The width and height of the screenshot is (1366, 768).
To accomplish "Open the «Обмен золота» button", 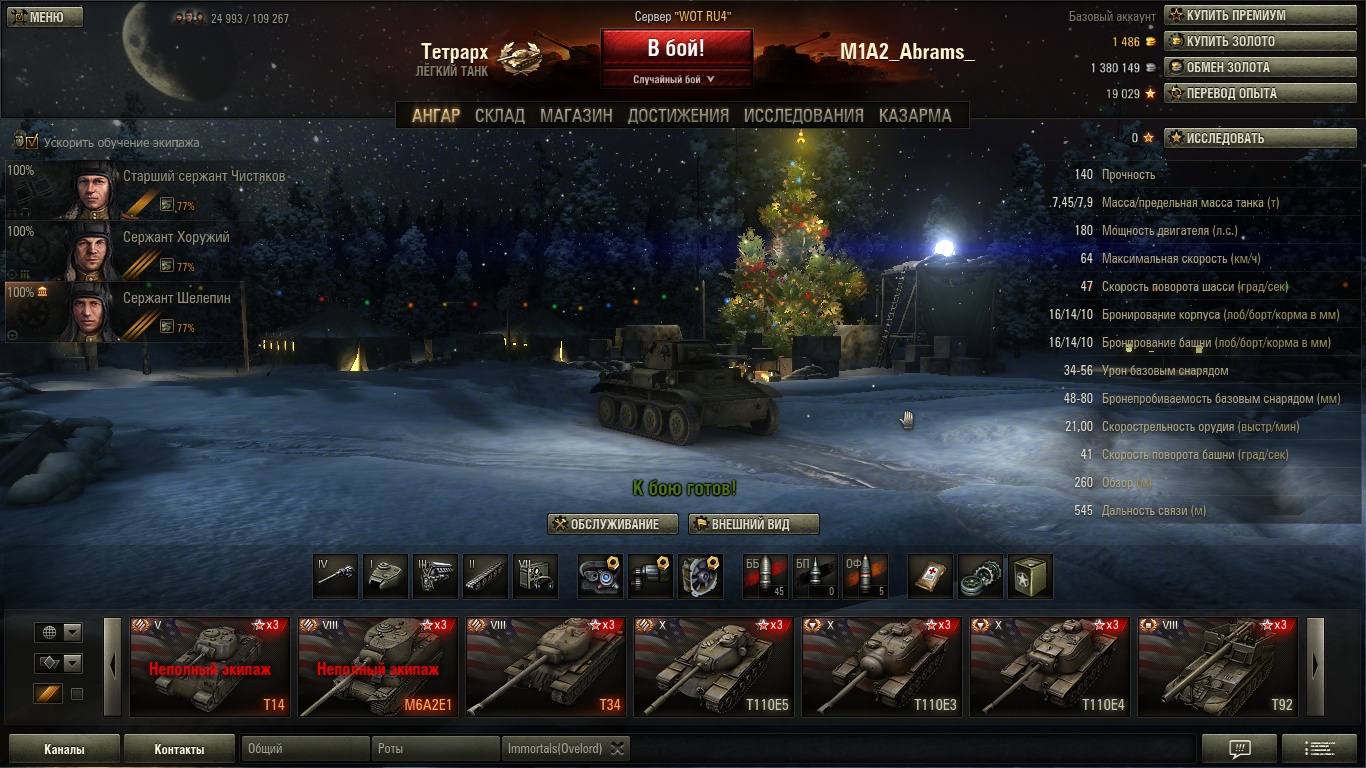I will pos(1259,68).
